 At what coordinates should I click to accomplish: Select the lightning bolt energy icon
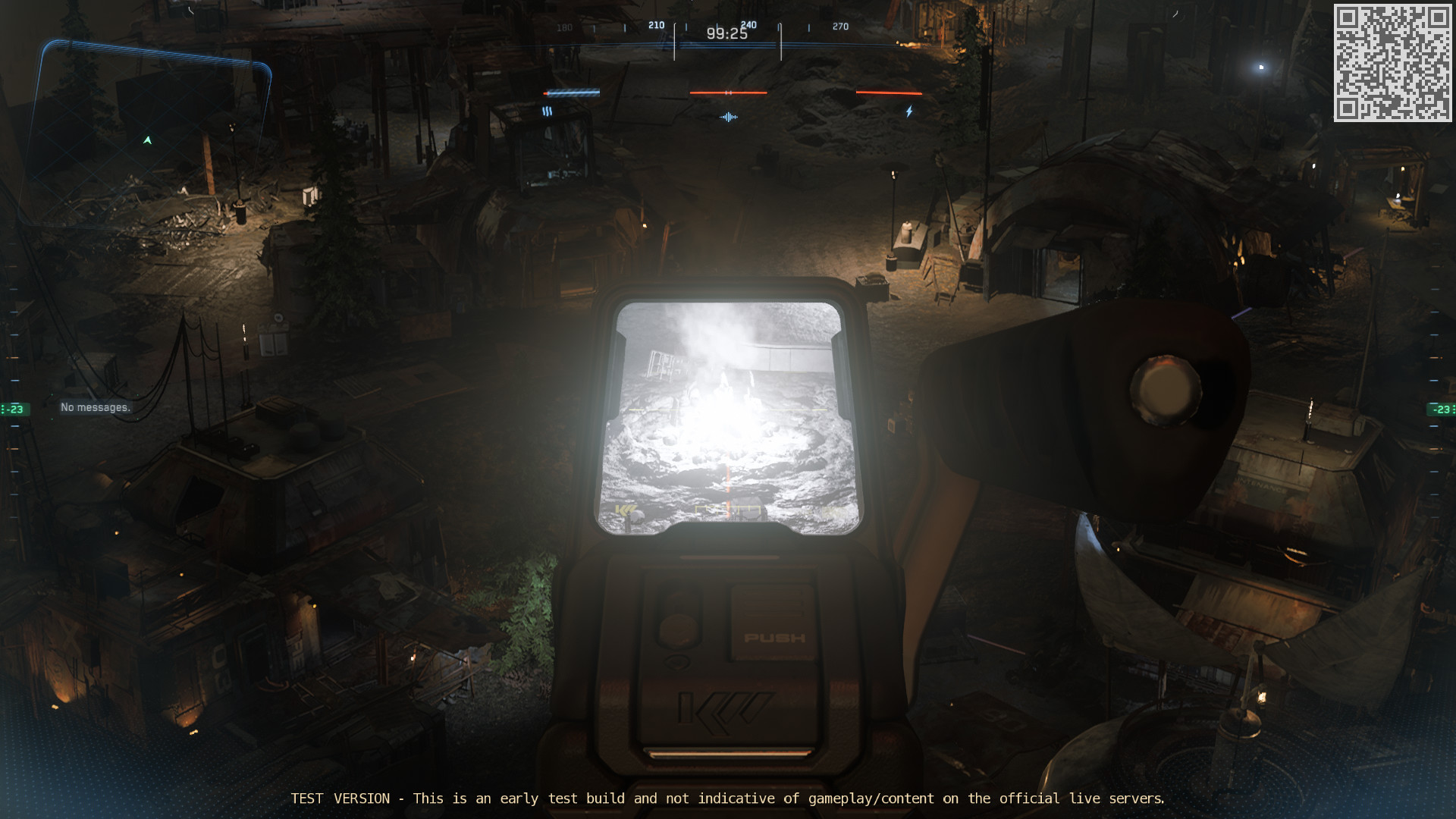point(909,111)
